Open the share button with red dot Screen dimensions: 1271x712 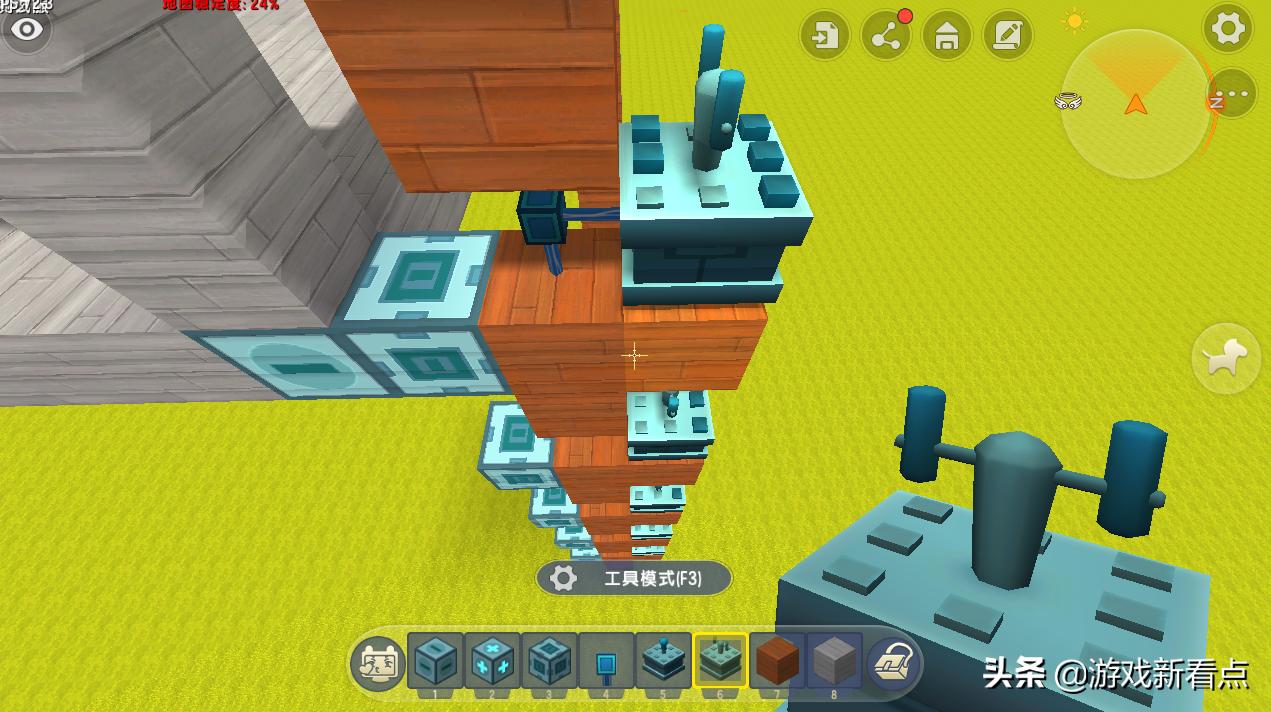click(x=885, y=36)
